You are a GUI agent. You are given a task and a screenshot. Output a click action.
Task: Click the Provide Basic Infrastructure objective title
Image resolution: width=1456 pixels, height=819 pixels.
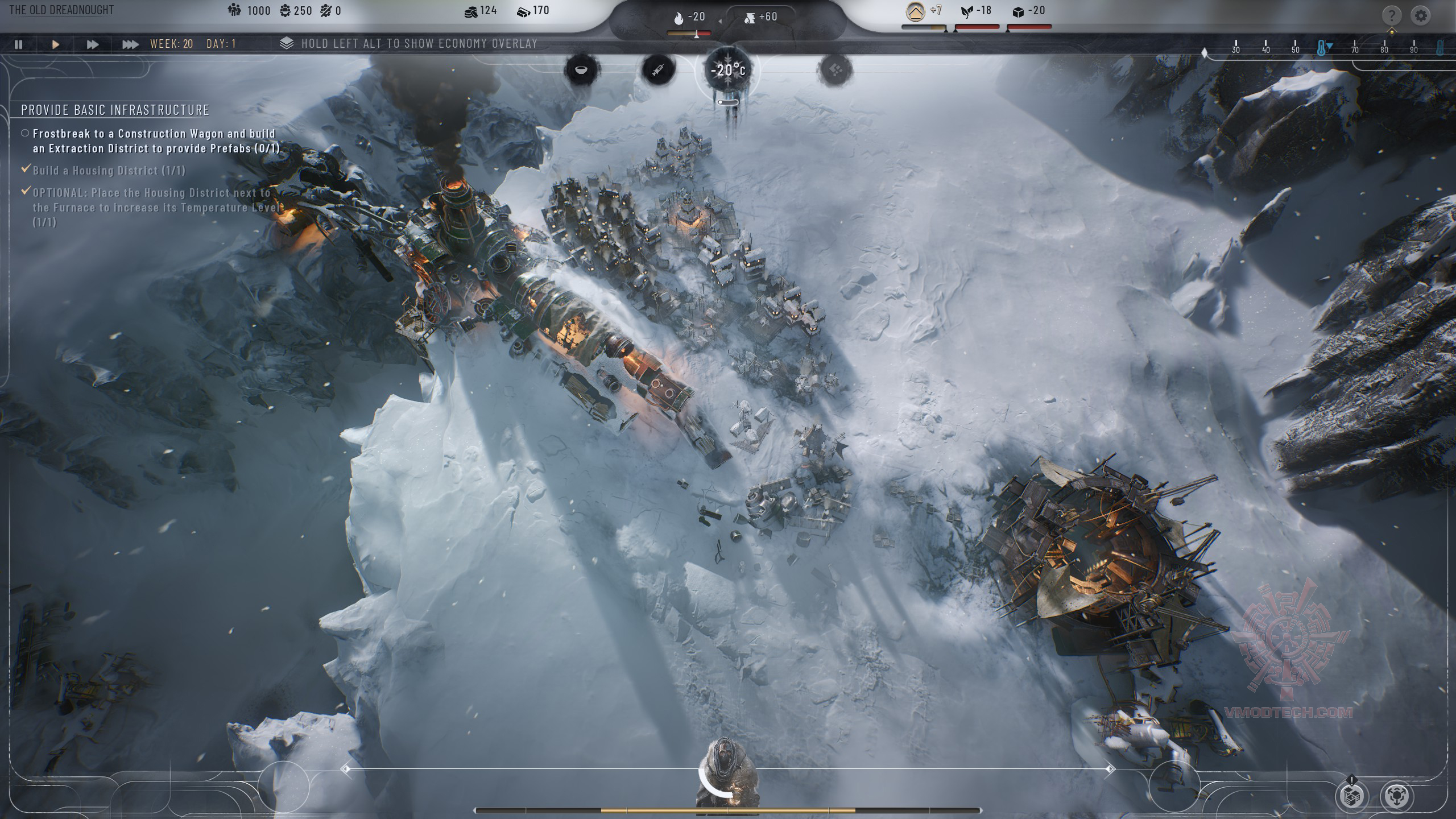point(115,110)
